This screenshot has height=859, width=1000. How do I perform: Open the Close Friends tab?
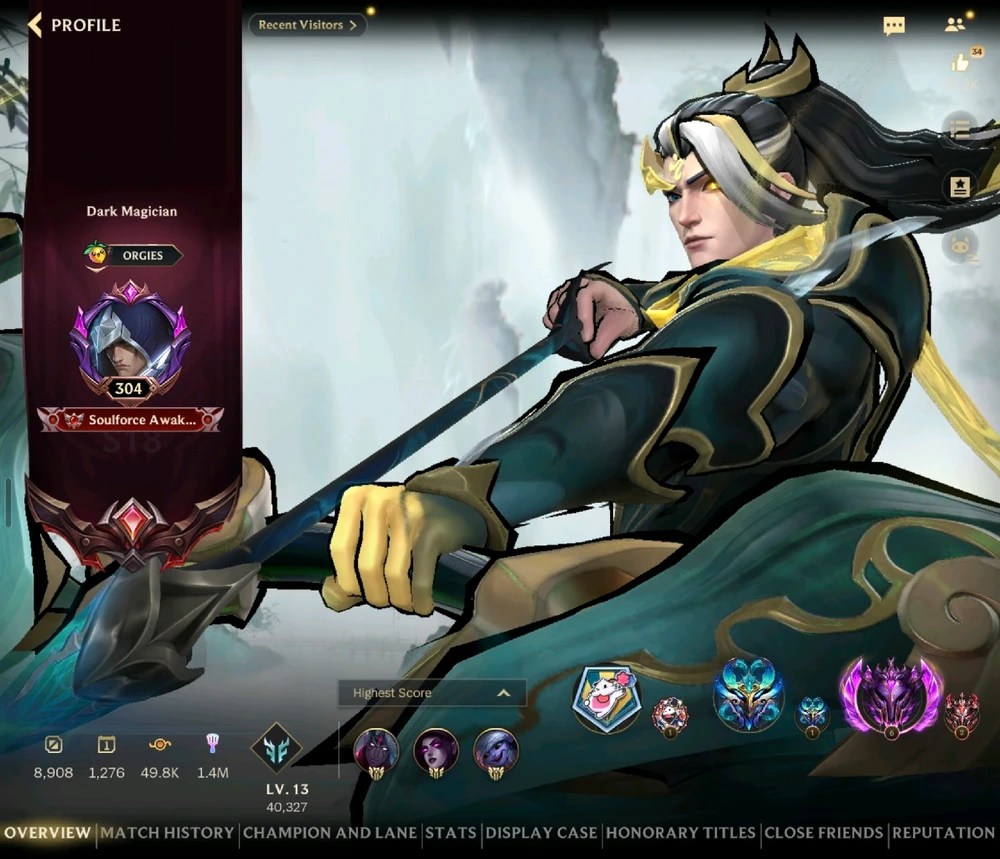click(824, 832)
